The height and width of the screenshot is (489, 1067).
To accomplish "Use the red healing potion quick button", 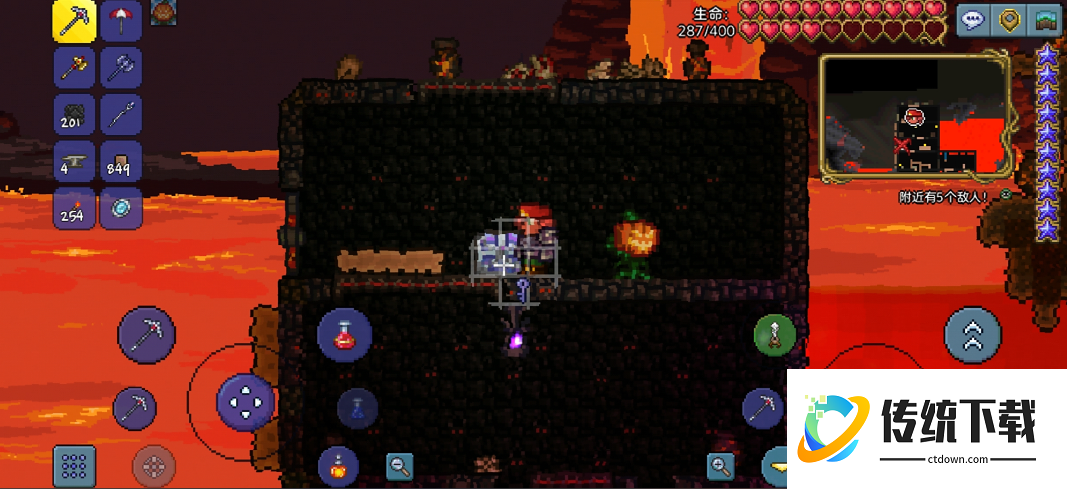I will [x=345, y=335].
